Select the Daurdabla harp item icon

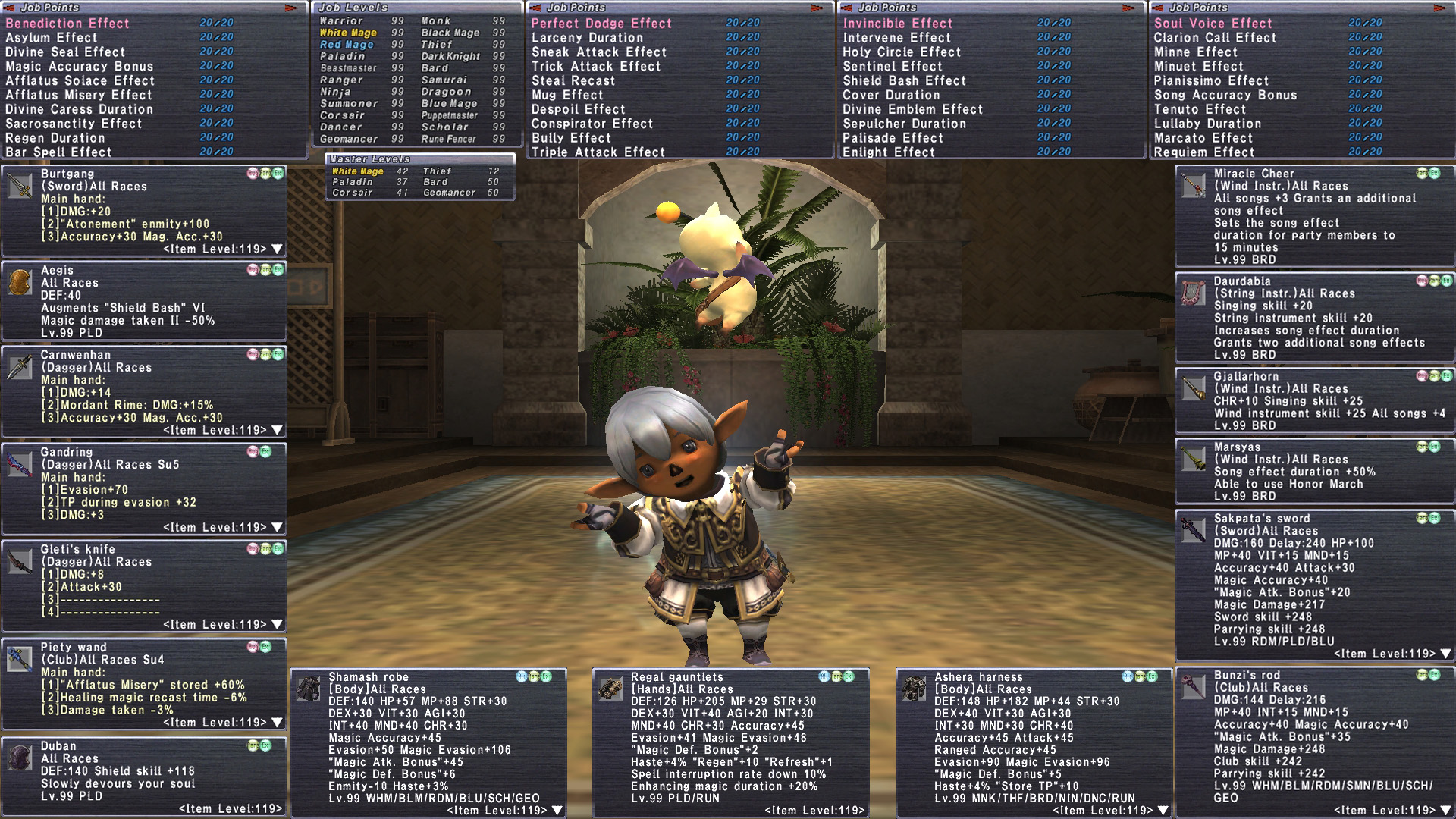click(x=1193, y=293)
